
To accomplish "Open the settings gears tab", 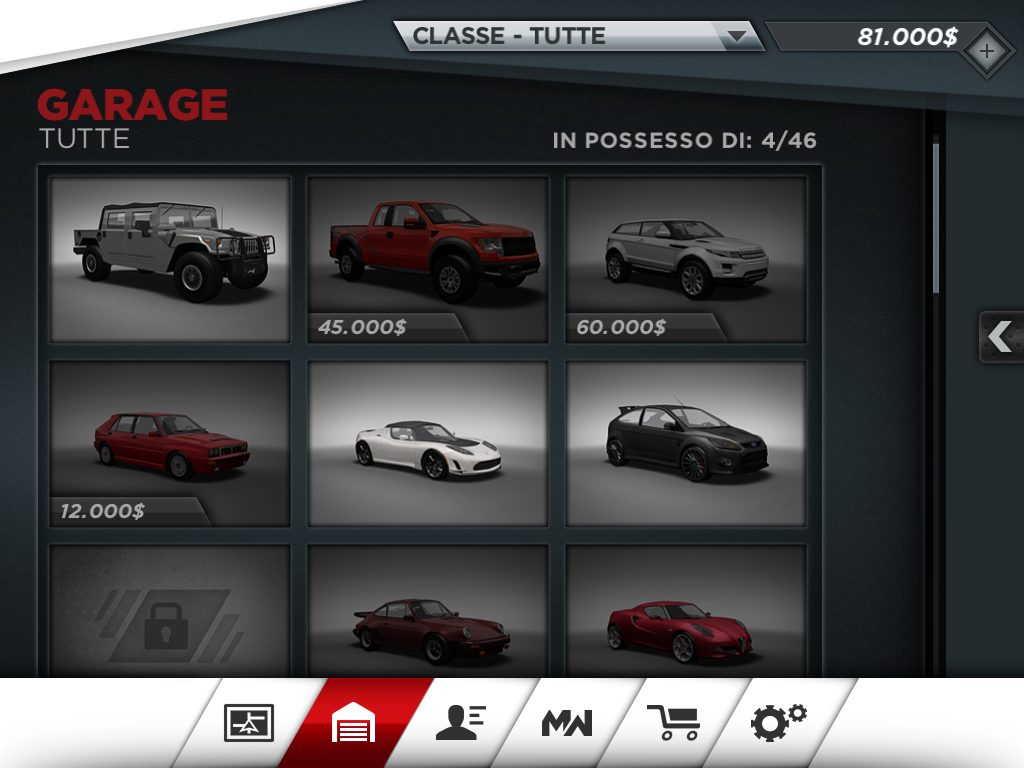I will (779, 721).
